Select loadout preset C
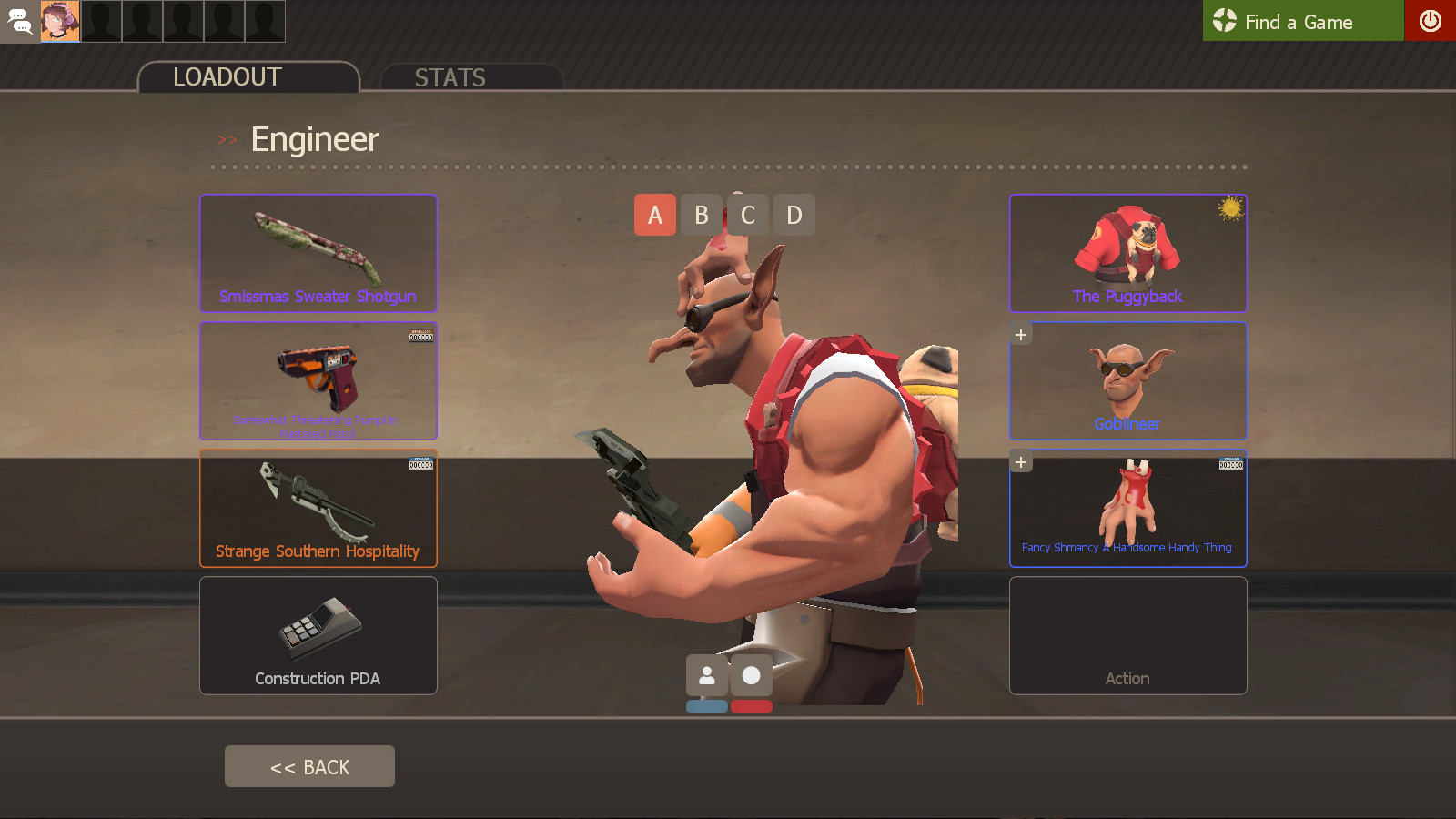This screenshot has height=819, width=1456. point(748,215)
